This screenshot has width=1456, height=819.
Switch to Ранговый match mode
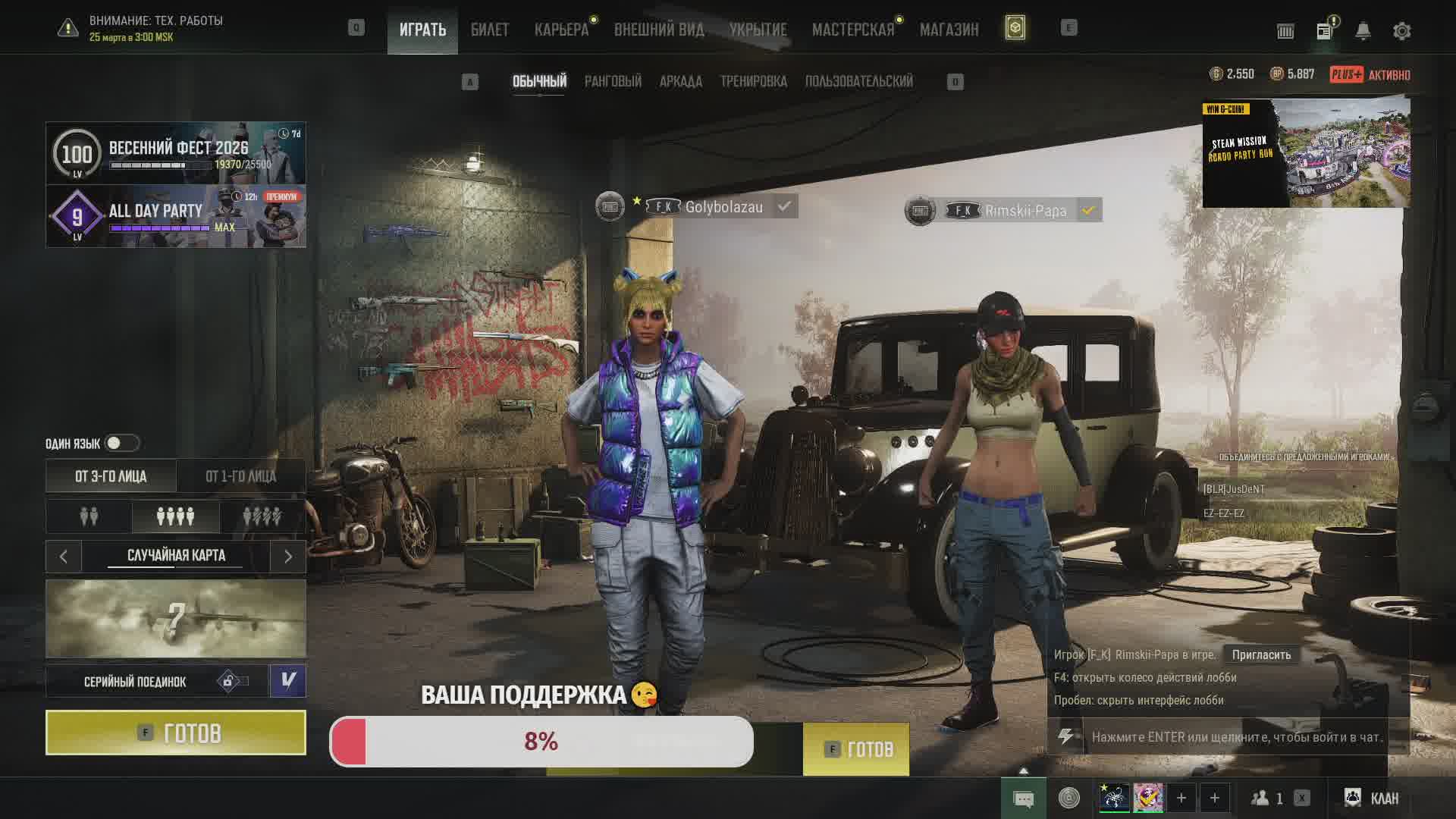(613, 81)
